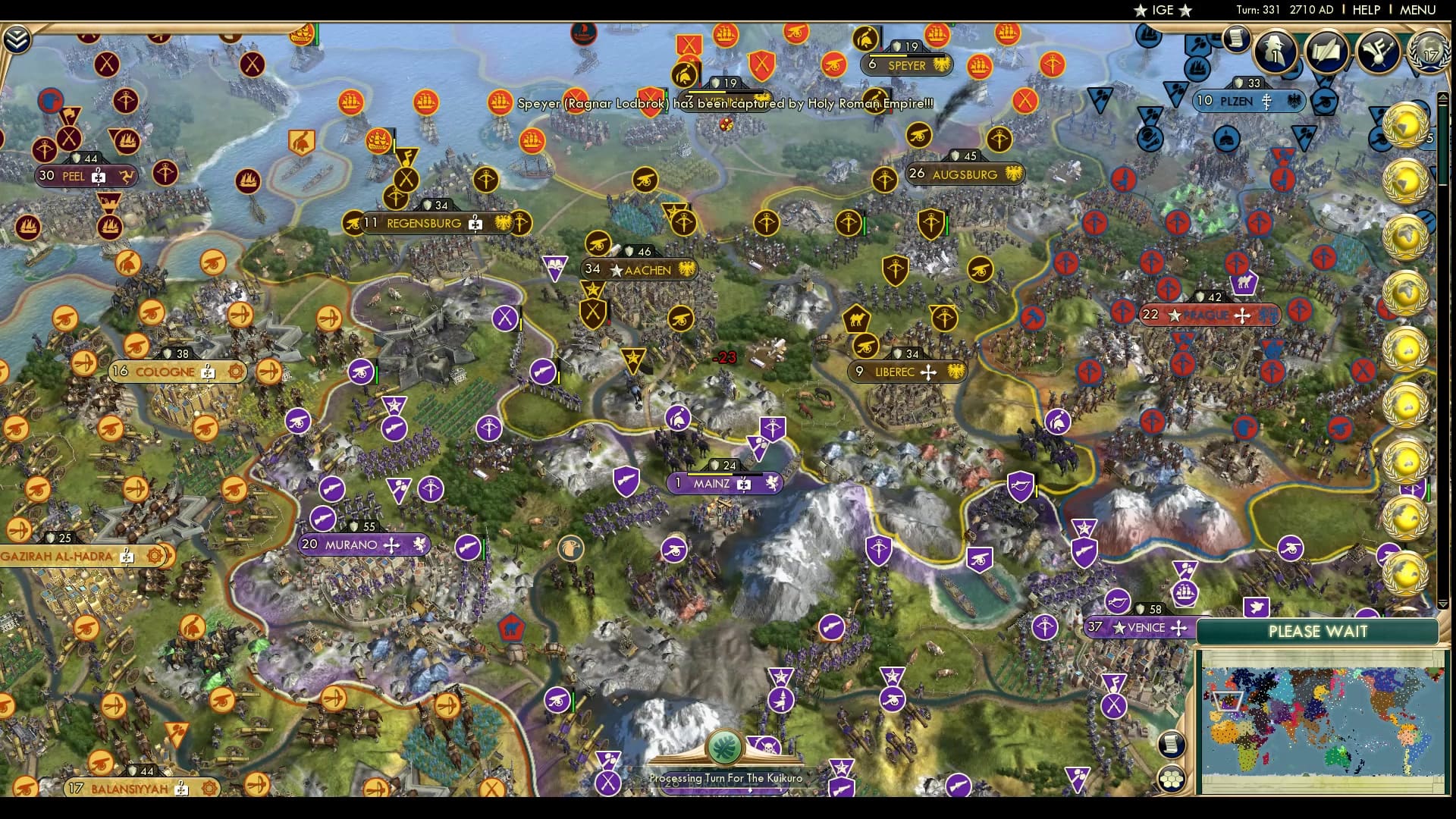
Task: Collapse the Please Wait minimap panel
Action: pos(1318,631)
